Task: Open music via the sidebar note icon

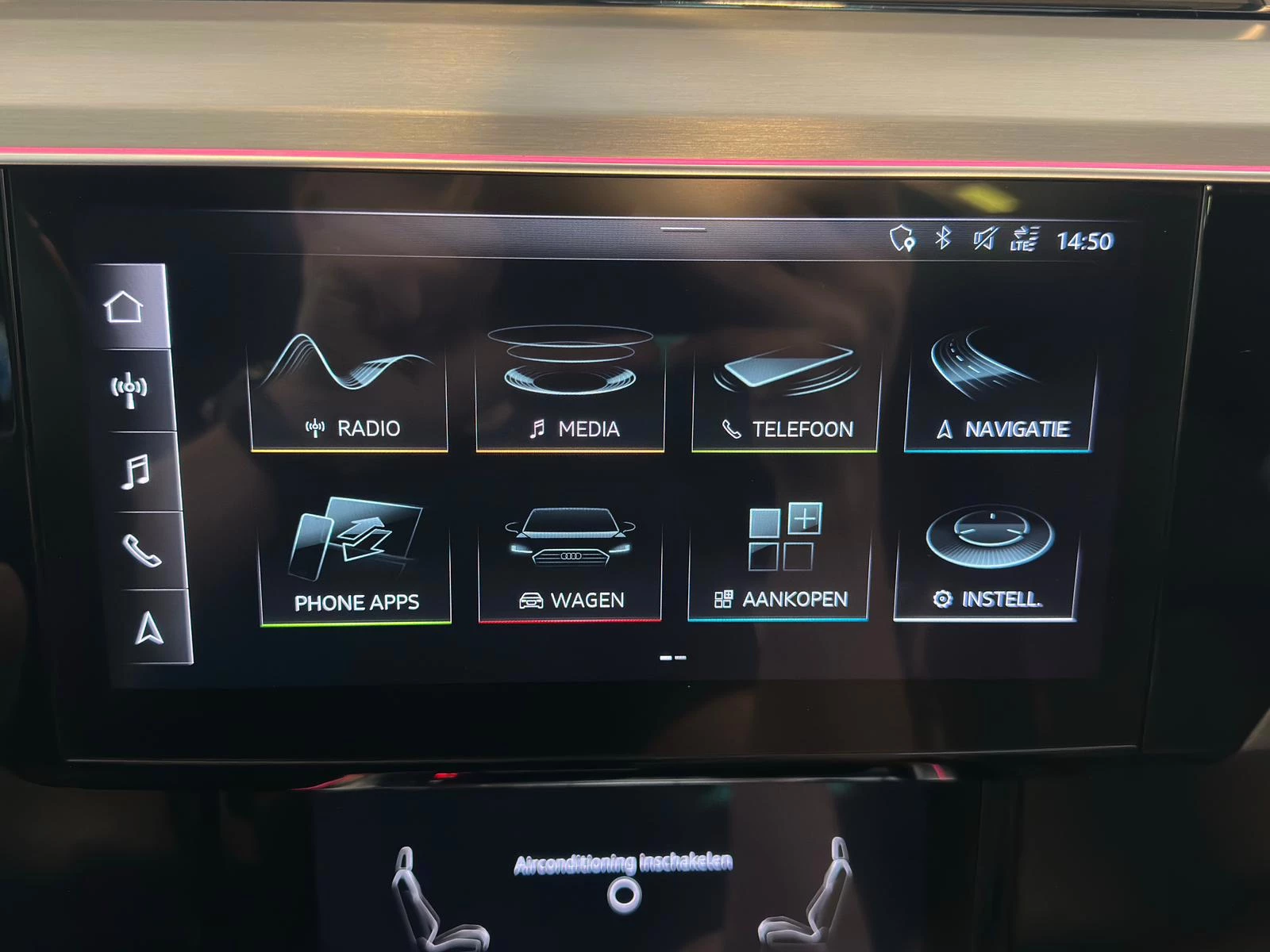Action: click(137, 474)
